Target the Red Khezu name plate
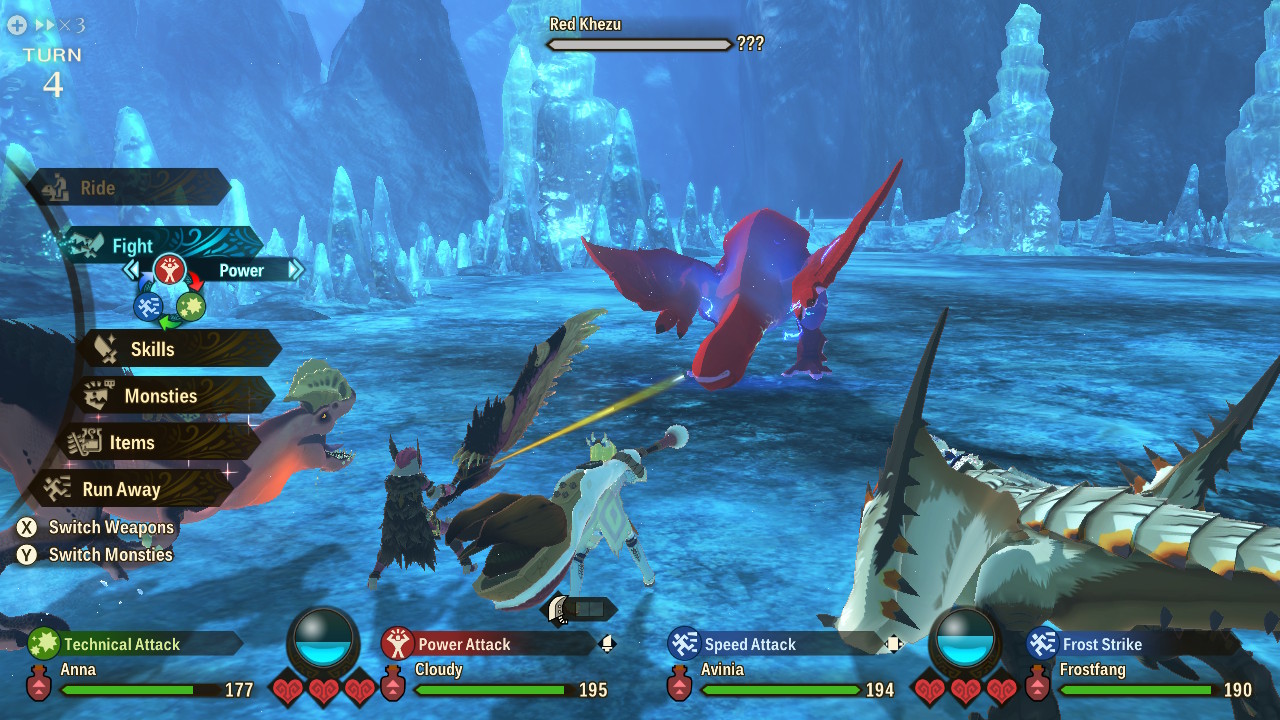1280x720 pixels. [586, 24]
